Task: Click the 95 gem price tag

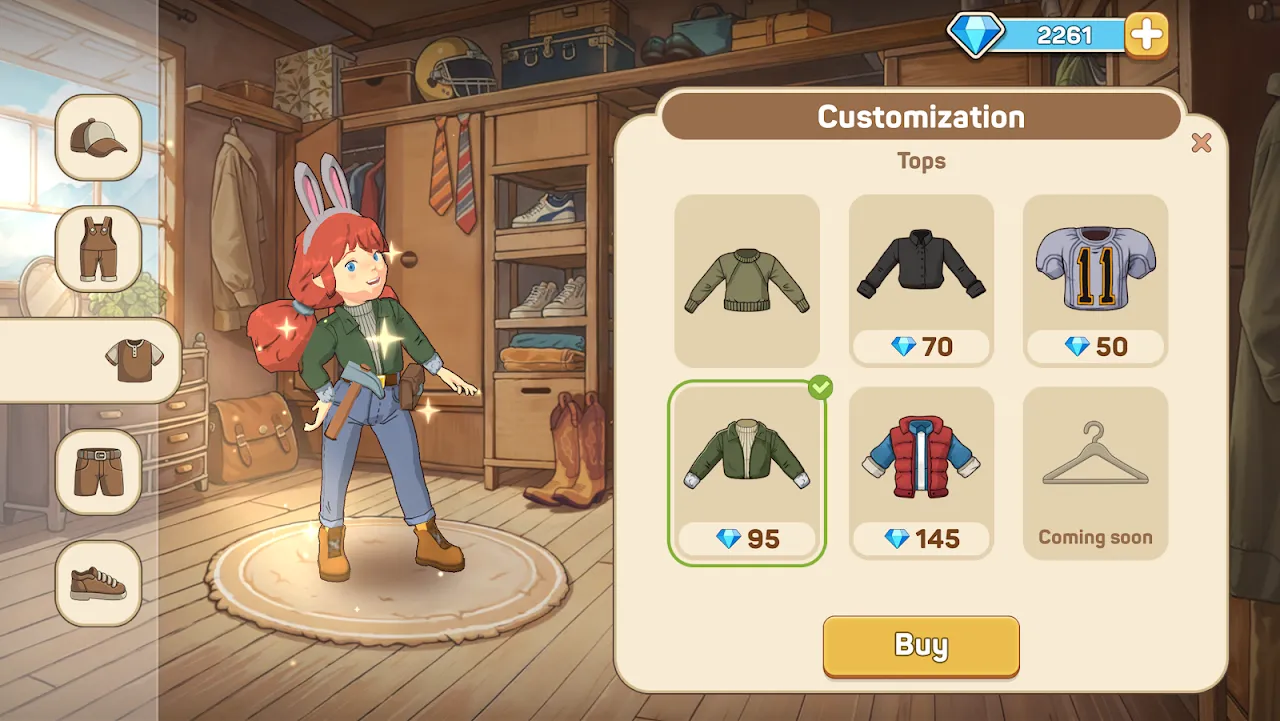Action: tap(747, 539)
